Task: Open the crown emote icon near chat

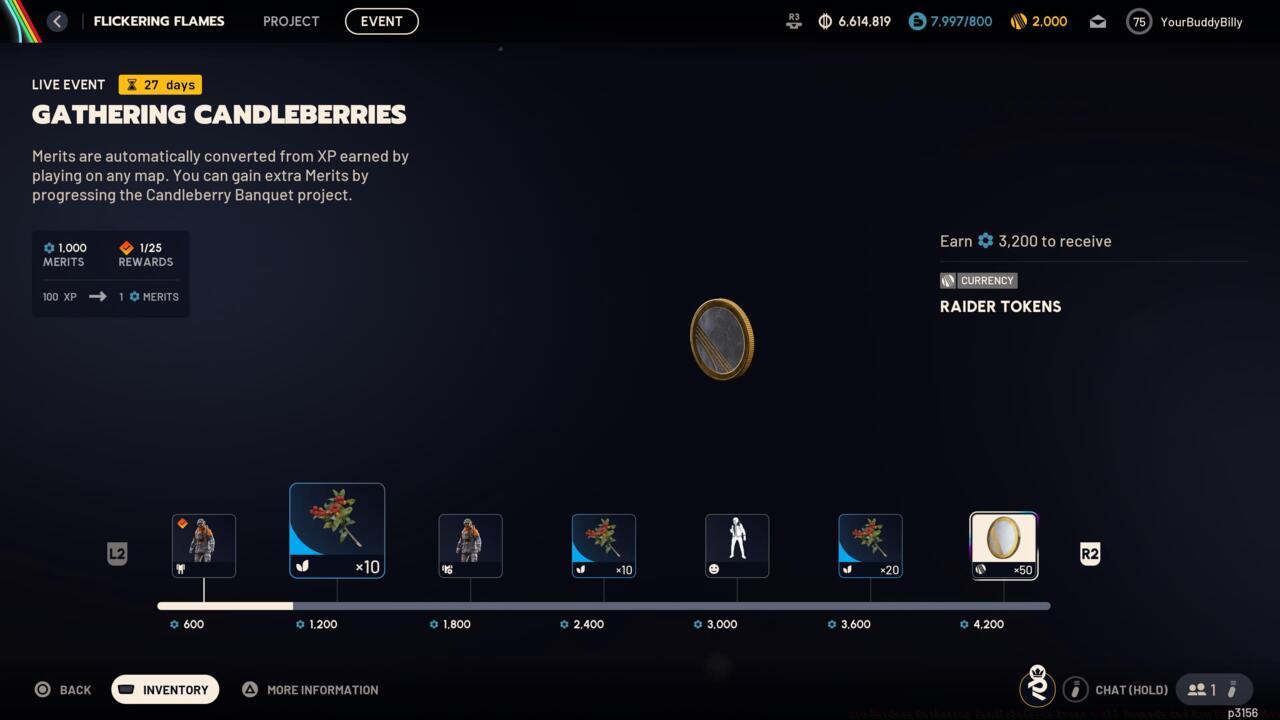Action: 1037,688
